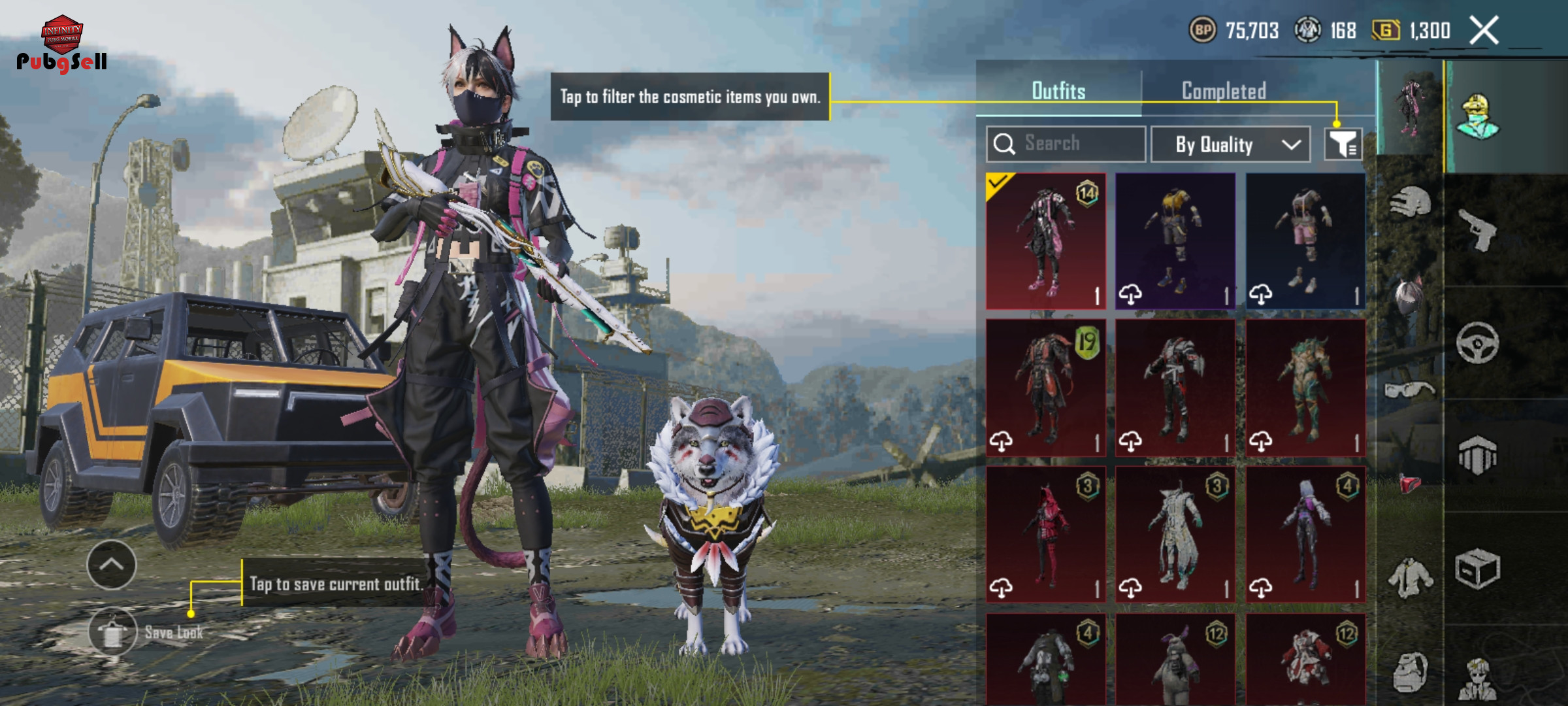Choose the teal-gold armored outfit

(x=1305, y=388)
